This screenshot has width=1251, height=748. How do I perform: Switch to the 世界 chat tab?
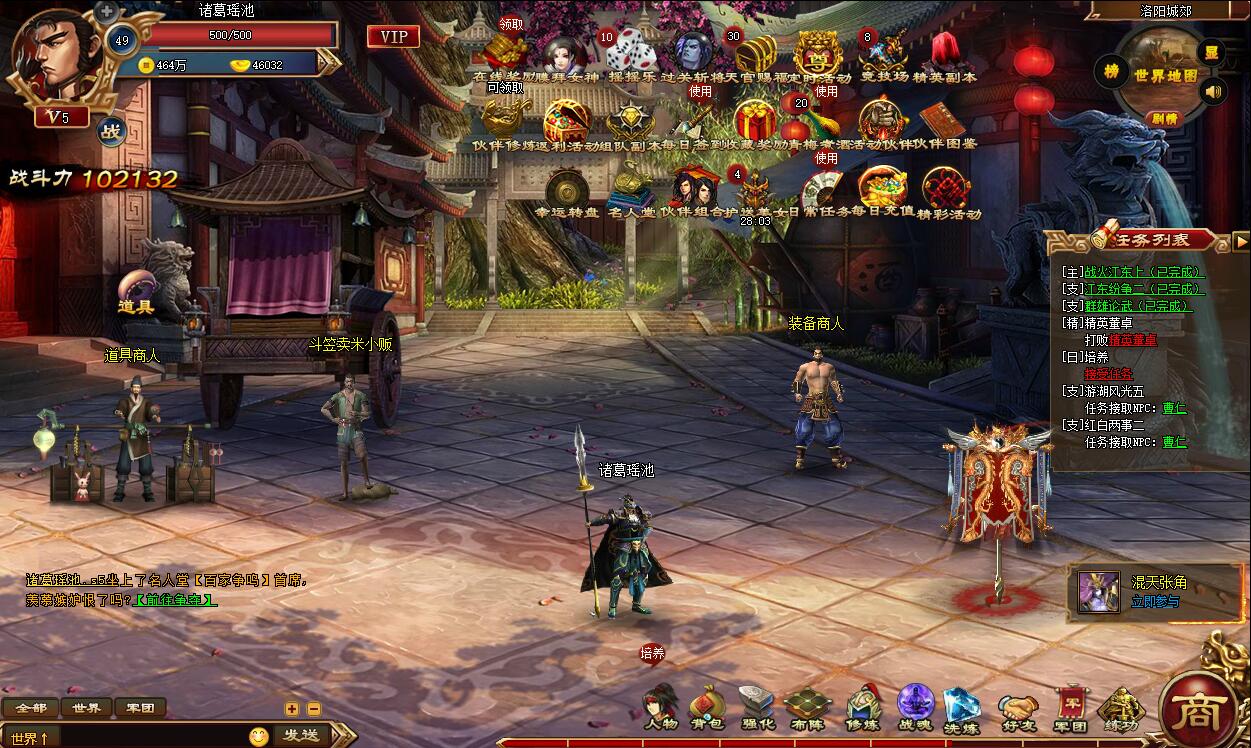coord(86,708)
